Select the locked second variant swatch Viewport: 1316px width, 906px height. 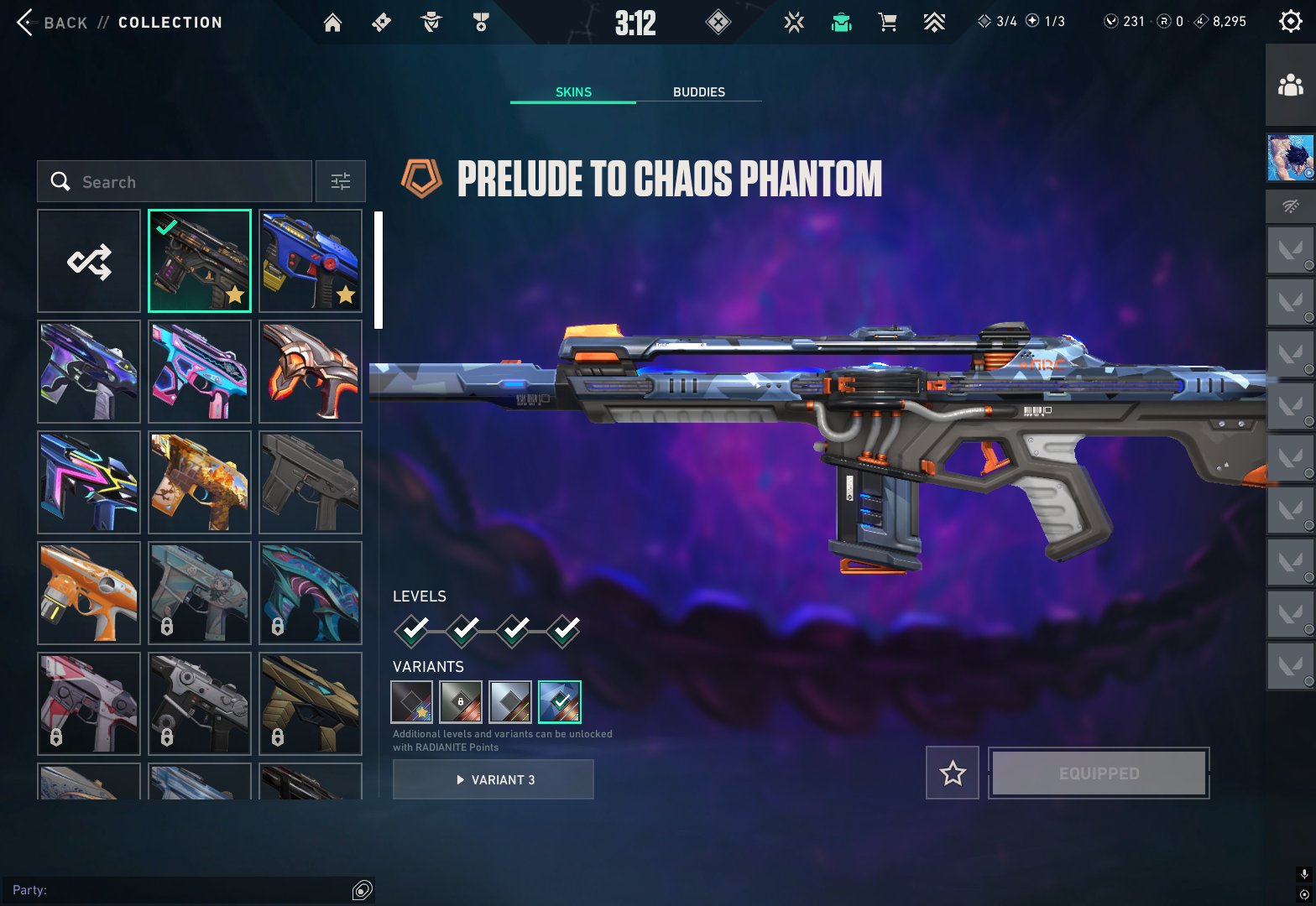[461, 702]
